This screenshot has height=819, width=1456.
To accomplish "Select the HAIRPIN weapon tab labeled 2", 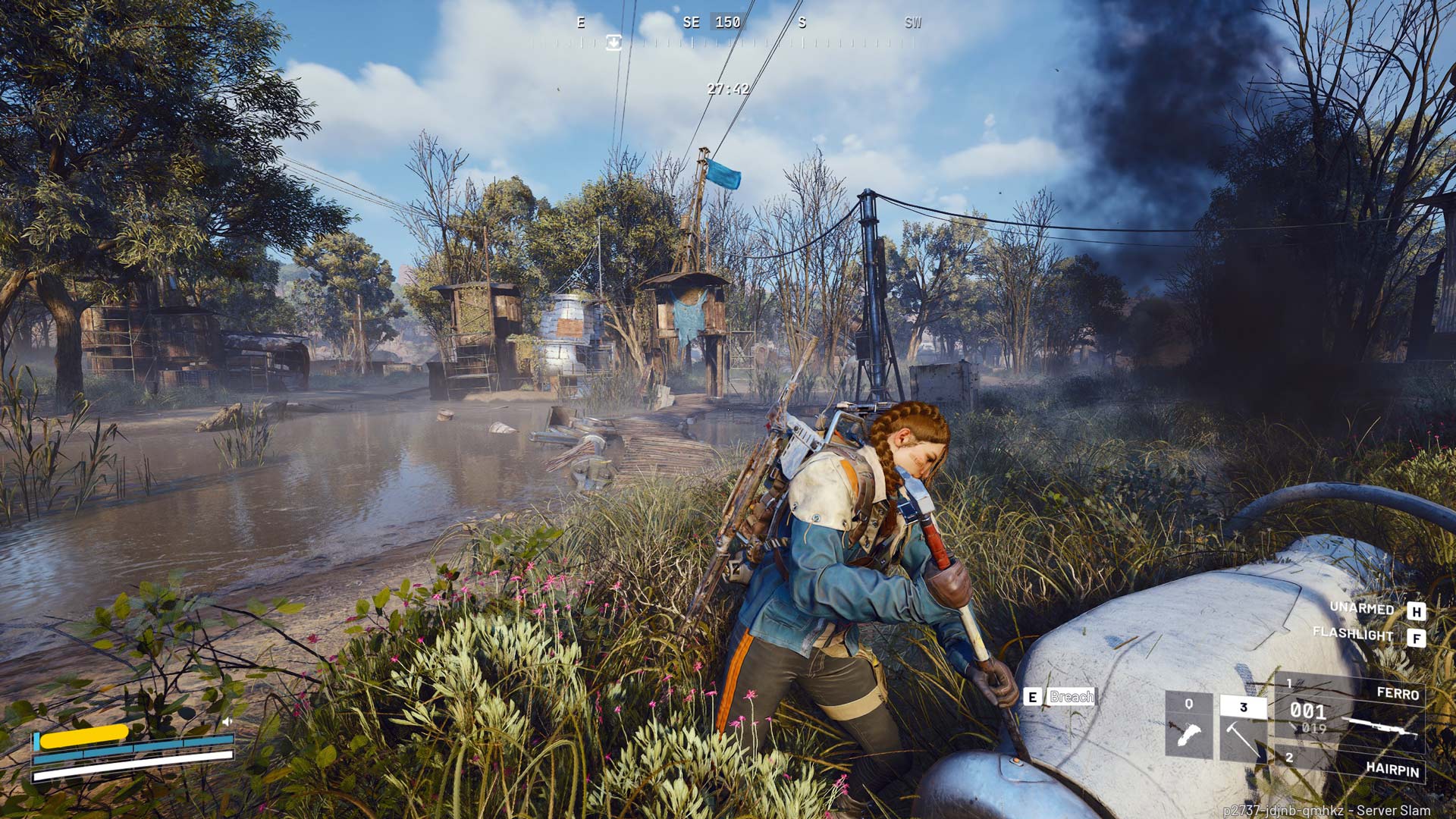I will pos(1289,758).
